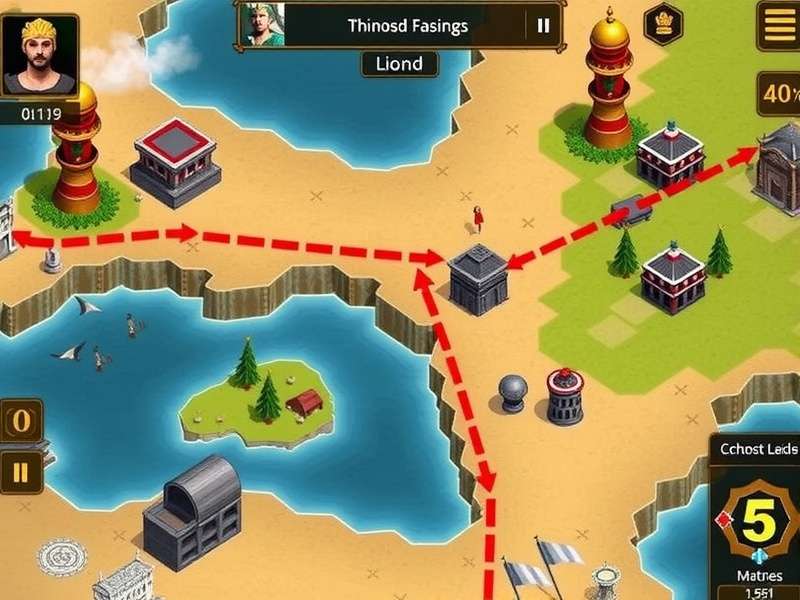Screen dimensions: 800x600
Task: Select the octagon badge showing 5
Action: (x=757, y=520)
